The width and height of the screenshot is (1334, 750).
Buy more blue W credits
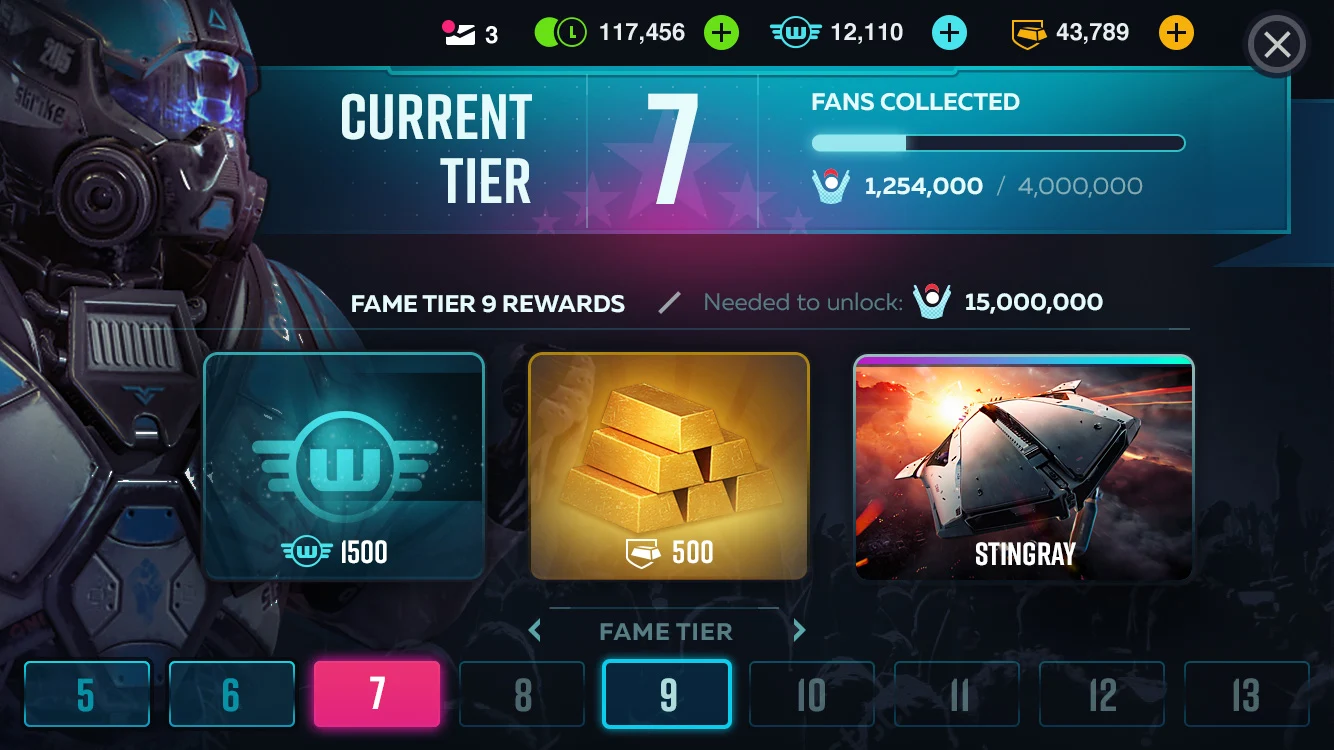(x=949, y=33)
